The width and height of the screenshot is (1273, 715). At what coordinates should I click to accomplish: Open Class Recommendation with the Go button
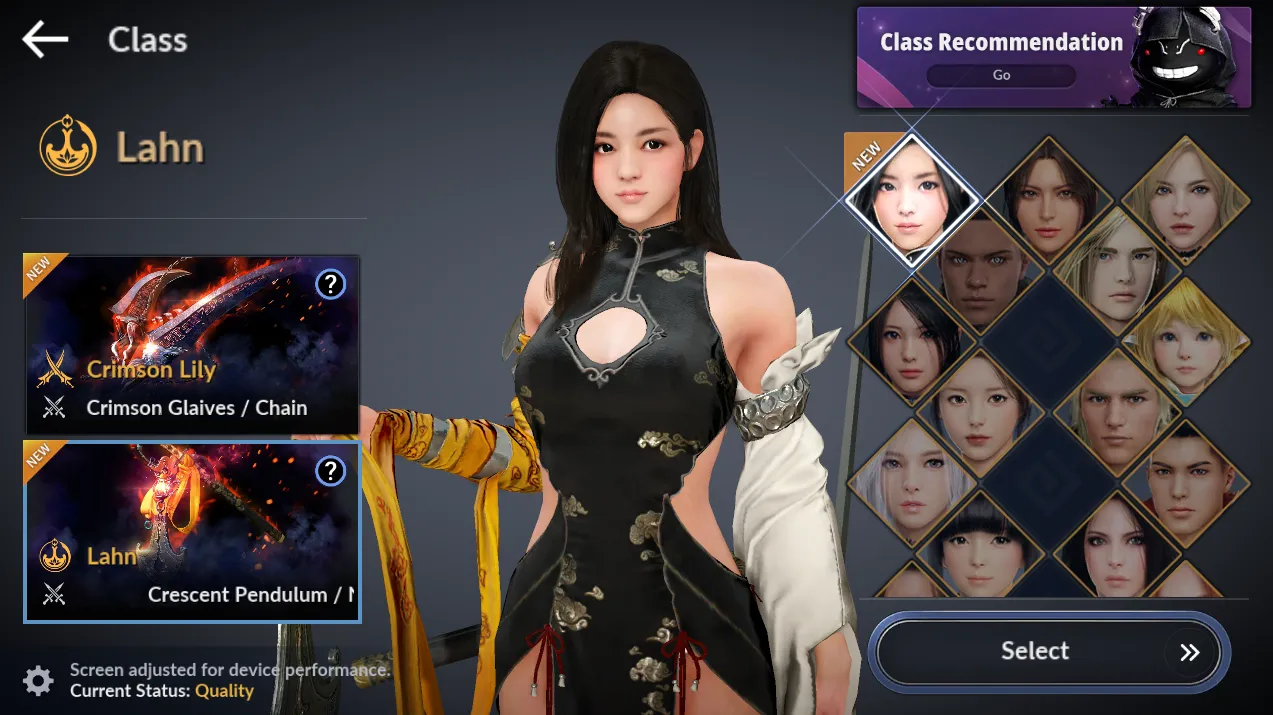click(x=1001, y=75)
